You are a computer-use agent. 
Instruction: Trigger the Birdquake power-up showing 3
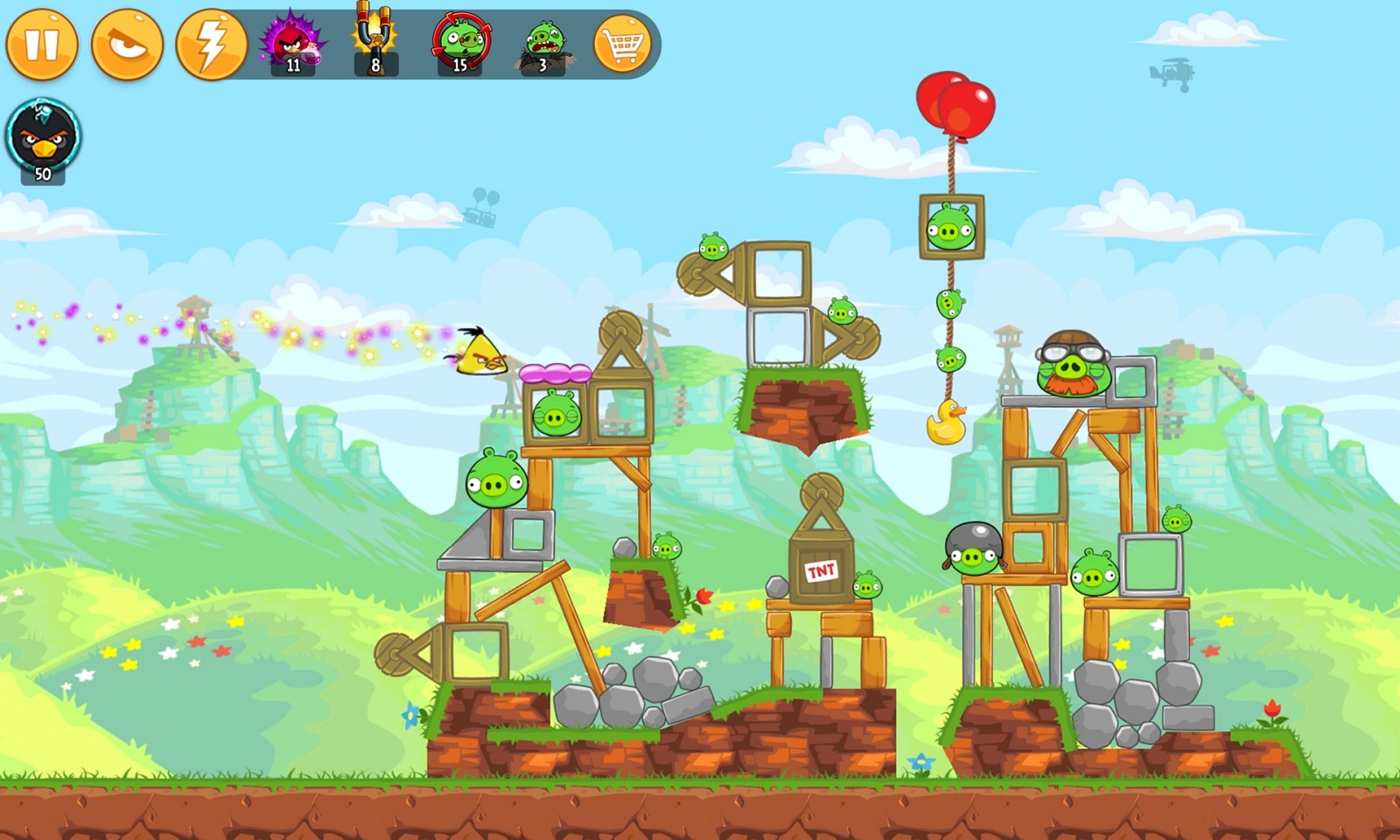[542, 42]
